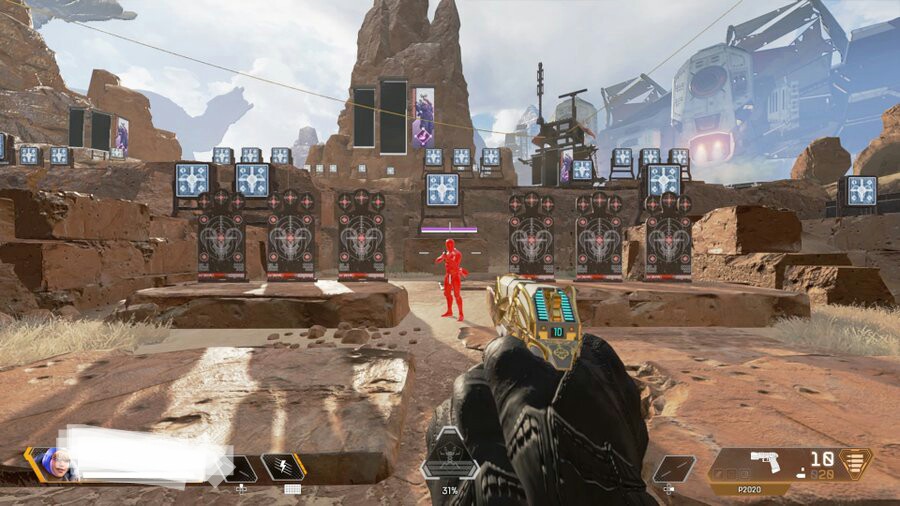Select the P2020 pistol weapon slot
This screenshot has height=506, width=900.
click(x=765, y=464)
